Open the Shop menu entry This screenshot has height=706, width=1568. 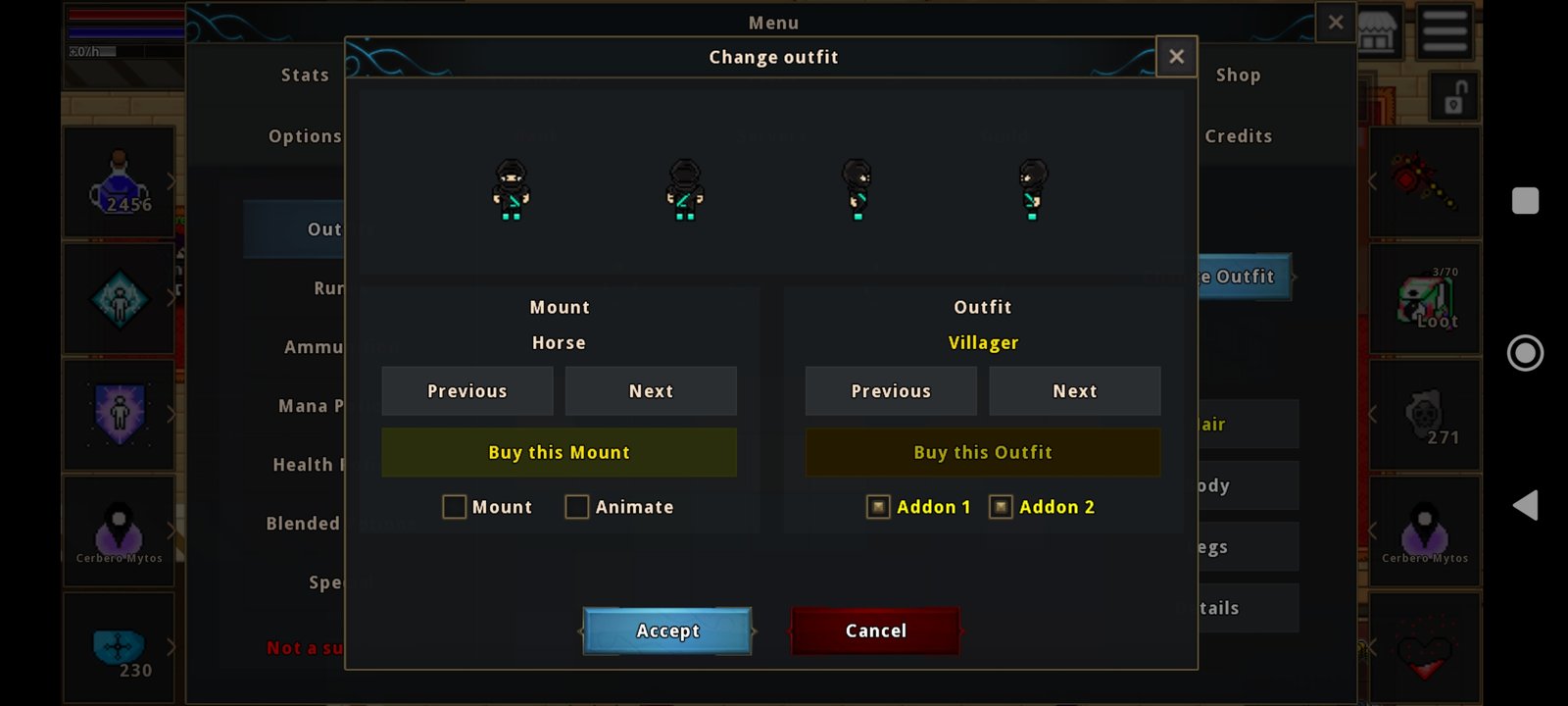click(x=1238, y=76)
